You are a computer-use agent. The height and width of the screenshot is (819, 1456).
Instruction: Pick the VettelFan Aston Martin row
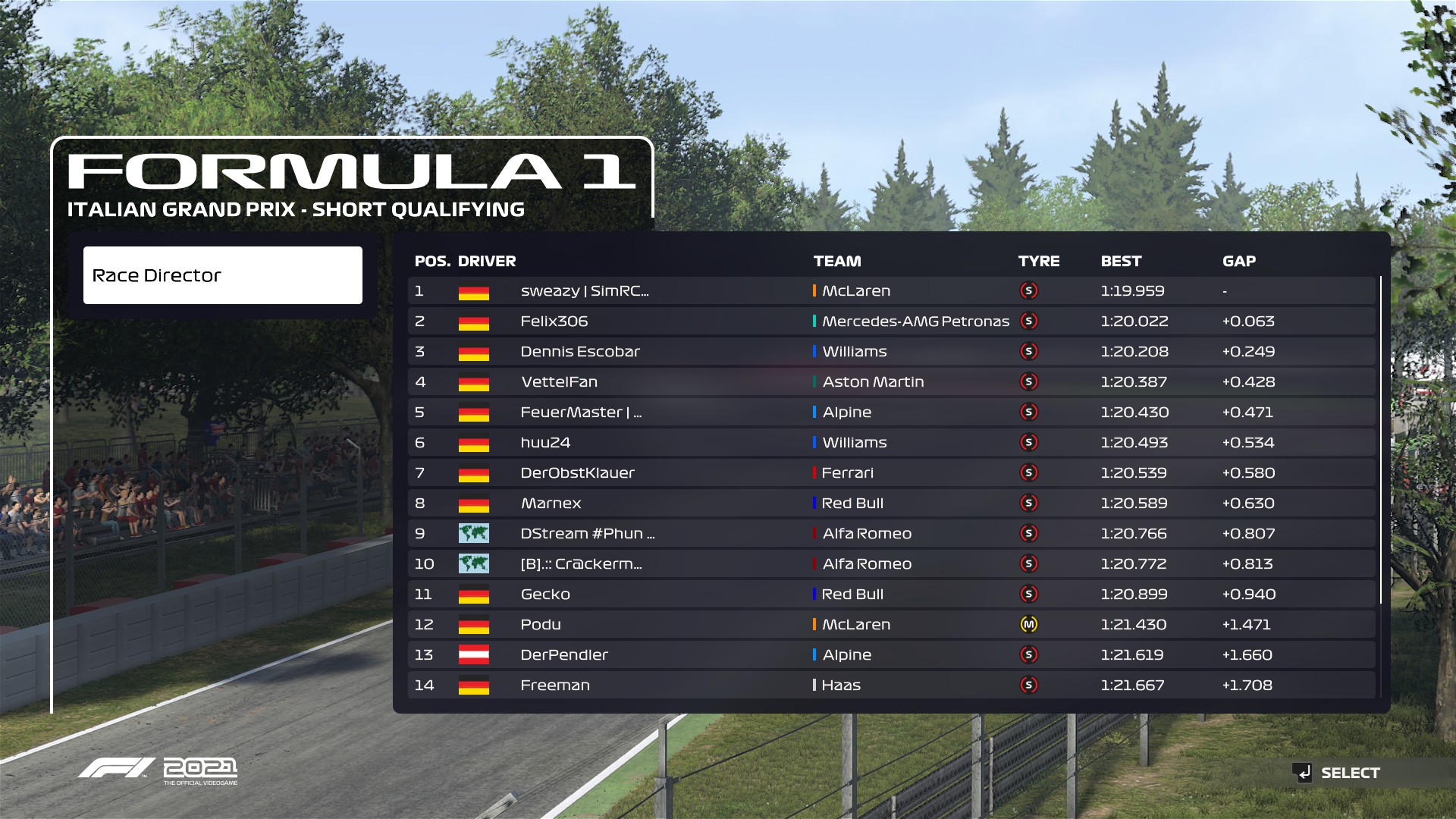[559, 382]
